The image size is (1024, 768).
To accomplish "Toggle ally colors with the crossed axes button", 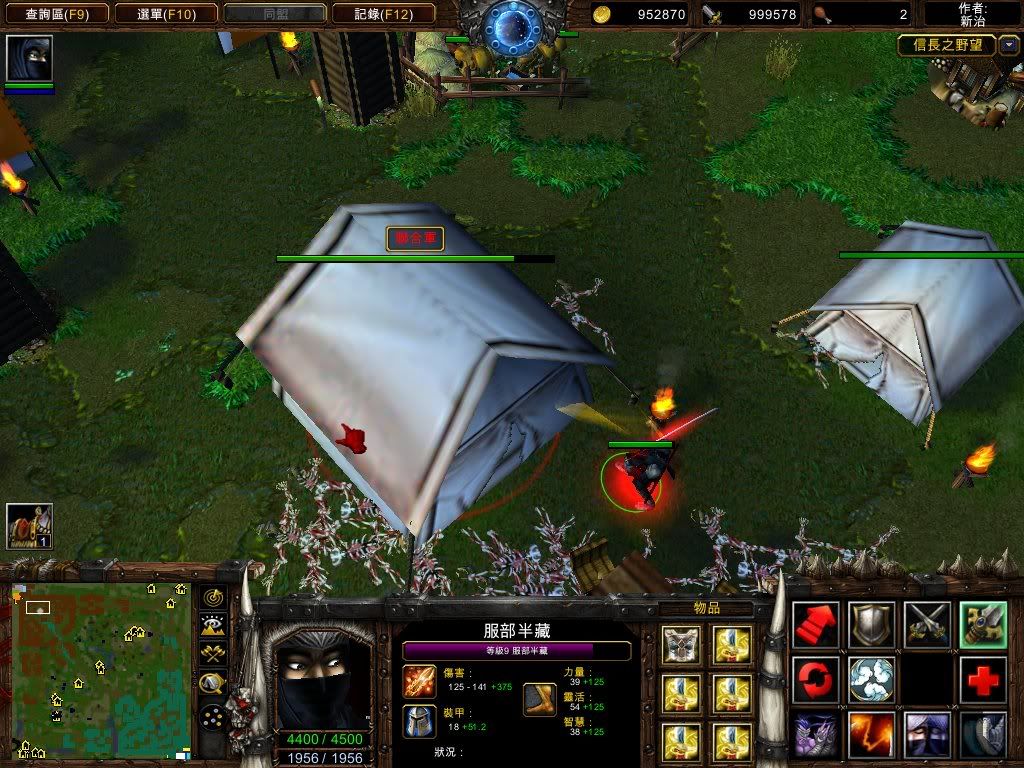I will [x=212, y=655].
